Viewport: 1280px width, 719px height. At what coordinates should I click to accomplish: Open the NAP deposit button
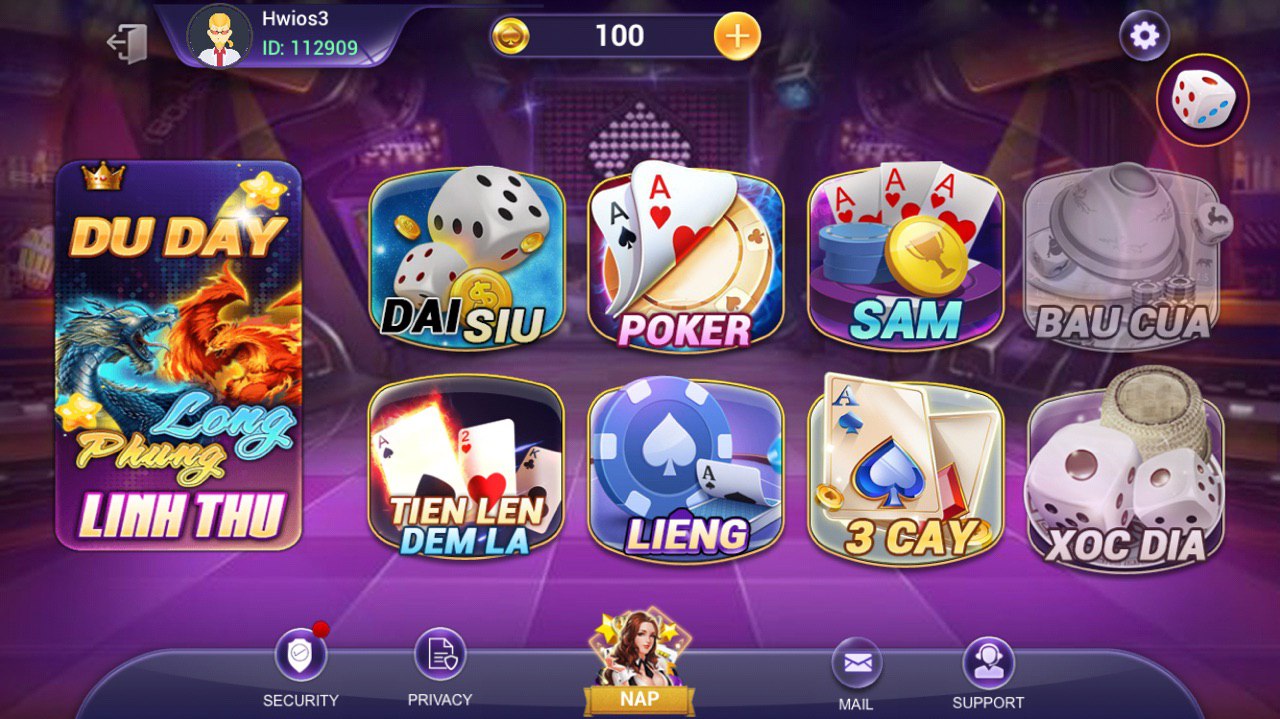pyautogui.click(x=638, y=662)
